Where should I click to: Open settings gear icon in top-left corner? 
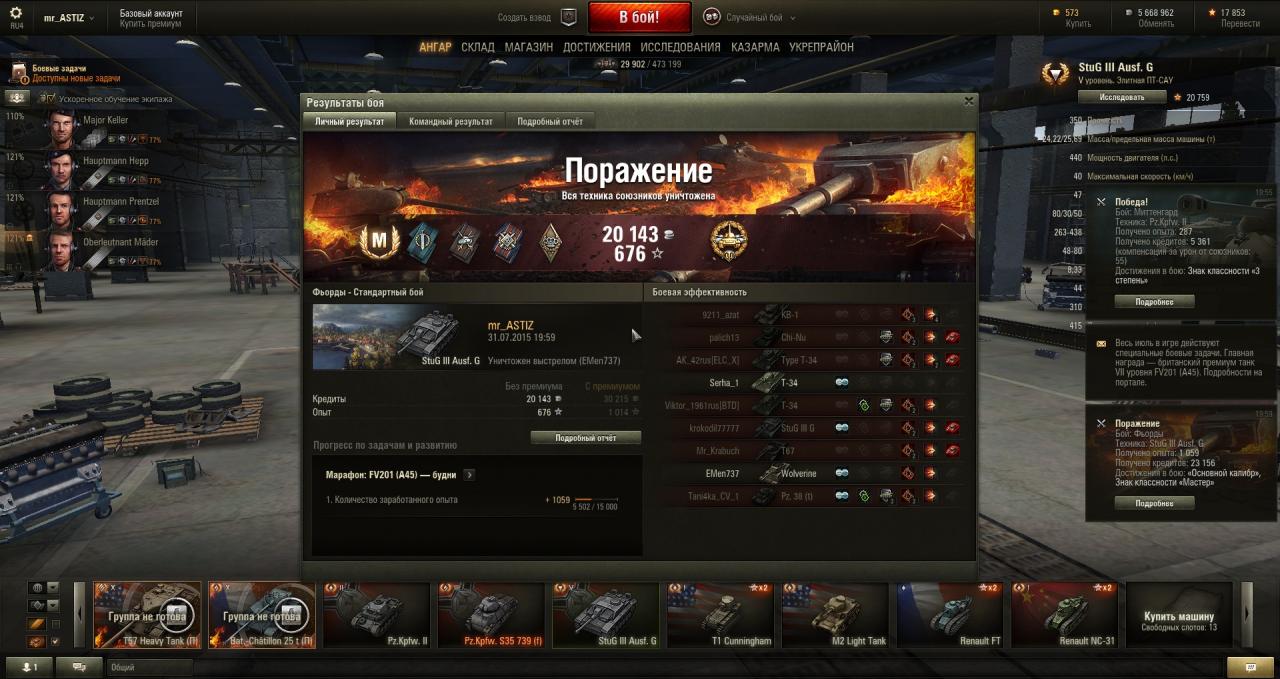click(15, 14)
